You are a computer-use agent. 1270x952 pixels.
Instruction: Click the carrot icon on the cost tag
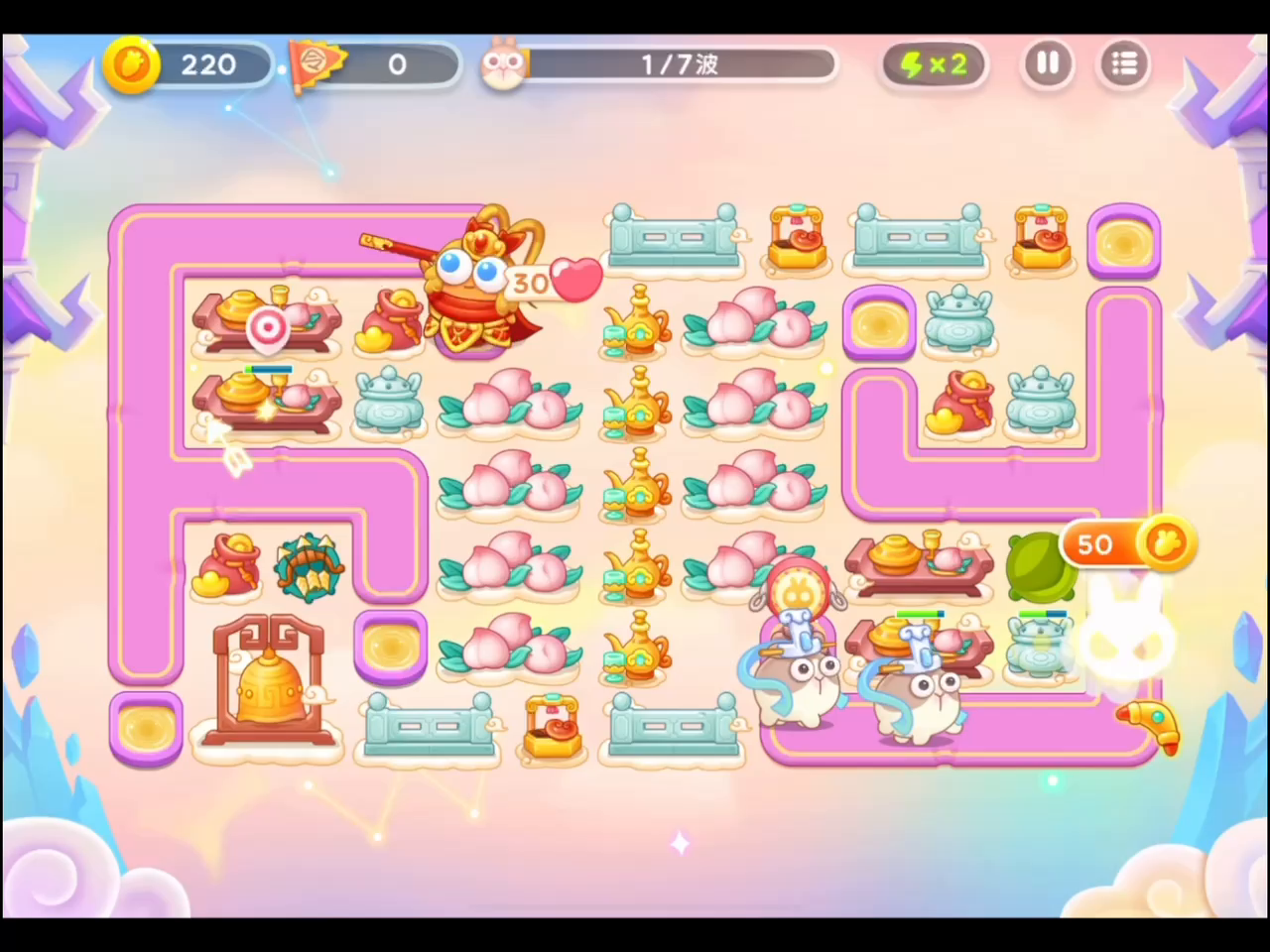[1166, 539]
